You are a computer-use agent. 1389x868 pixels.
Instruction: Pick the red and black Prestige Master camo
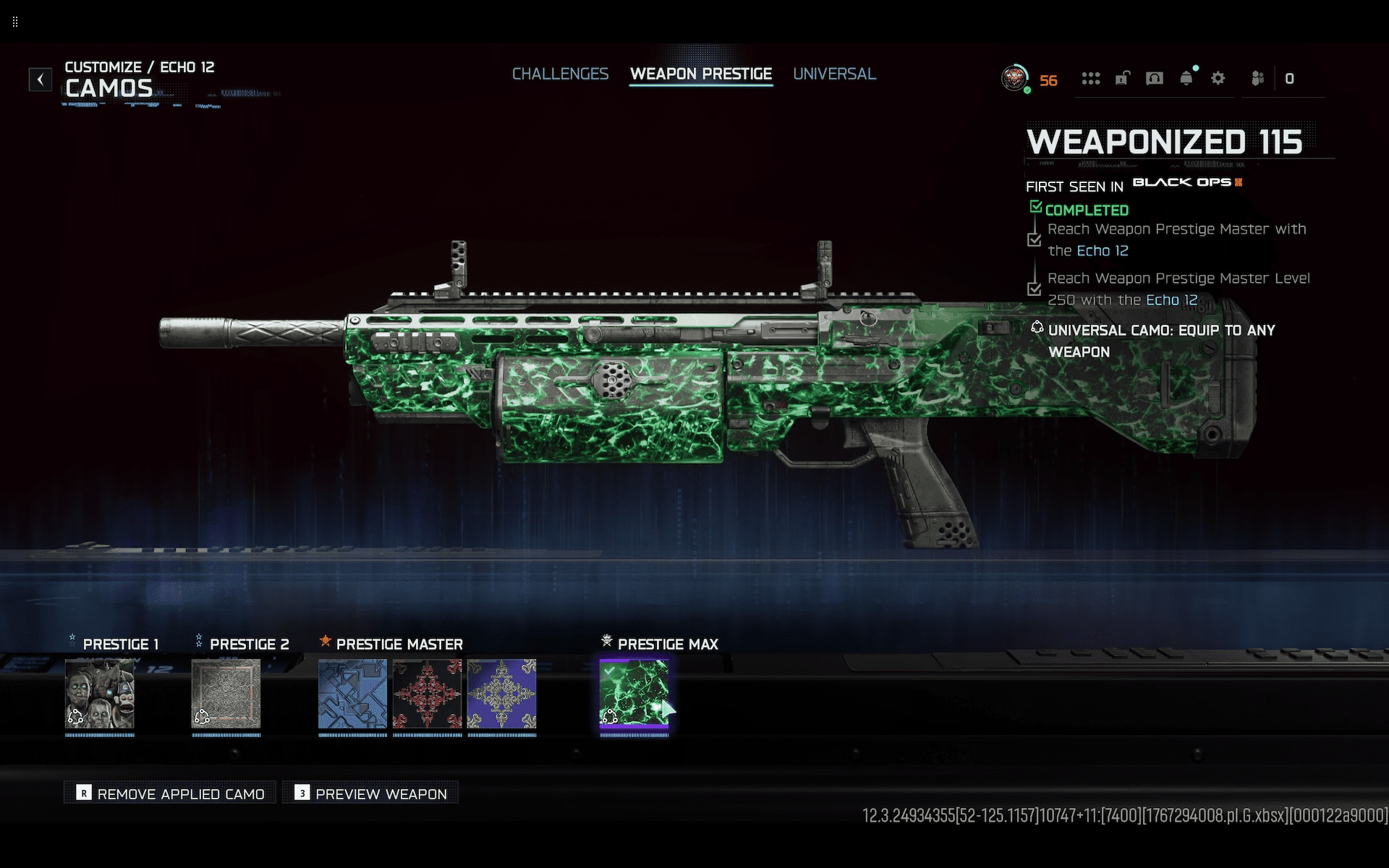click(427, 693)
